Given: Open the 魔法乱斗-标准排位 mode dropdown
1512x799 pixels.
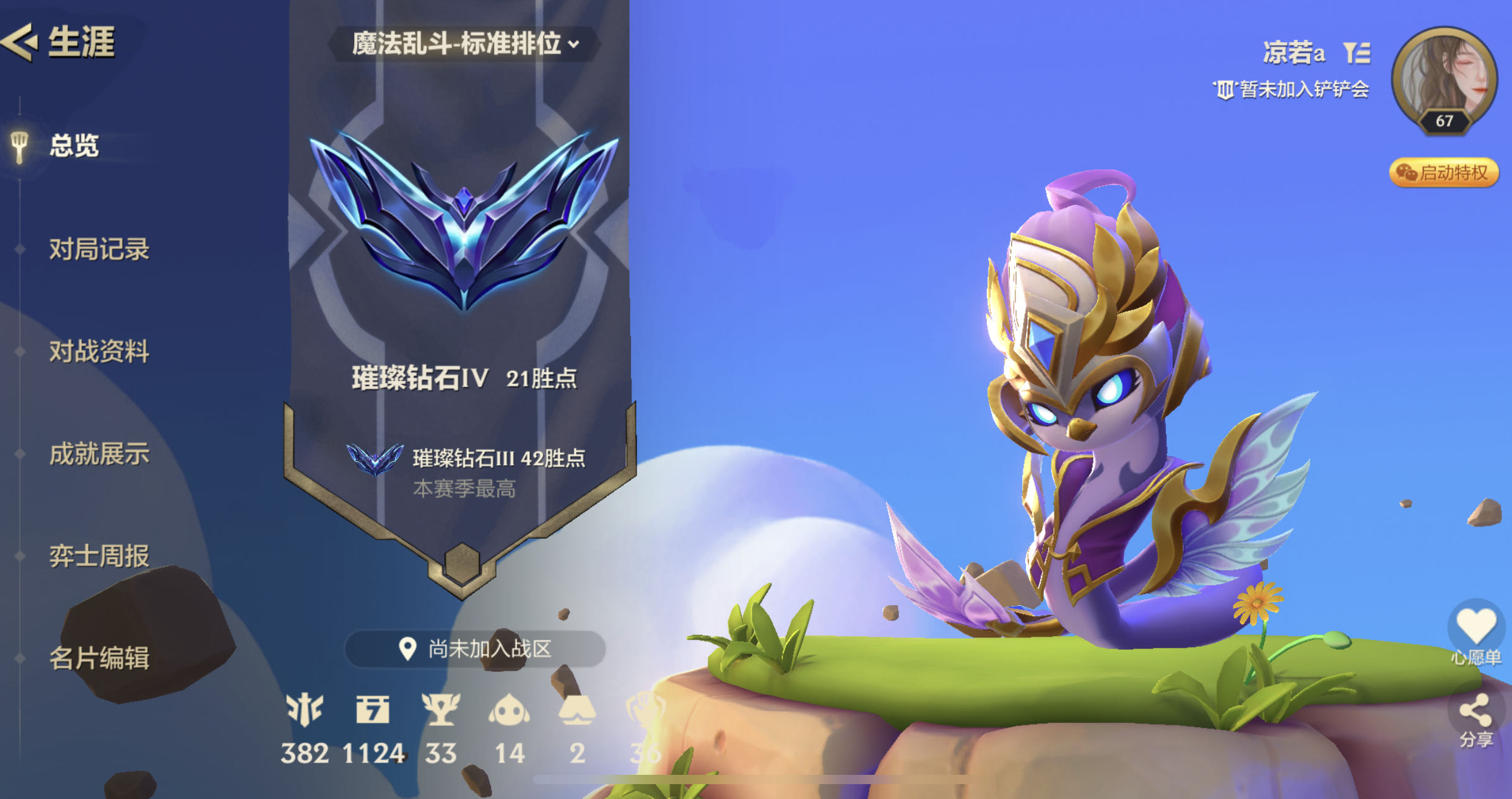Looking at the screenshot, I should point(466,44).
